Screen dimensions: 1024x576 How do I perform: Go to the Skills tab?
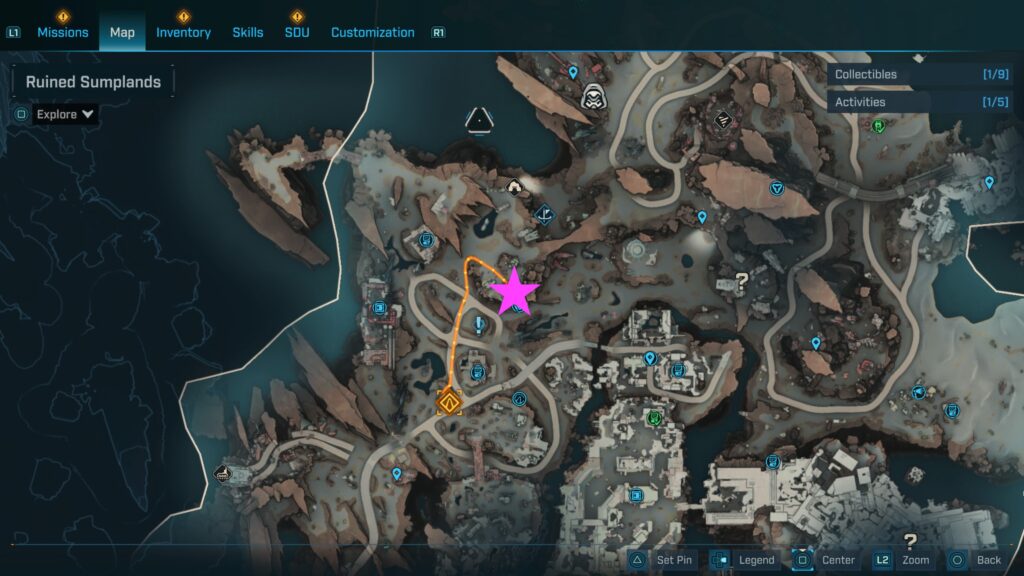pos(248,32)
